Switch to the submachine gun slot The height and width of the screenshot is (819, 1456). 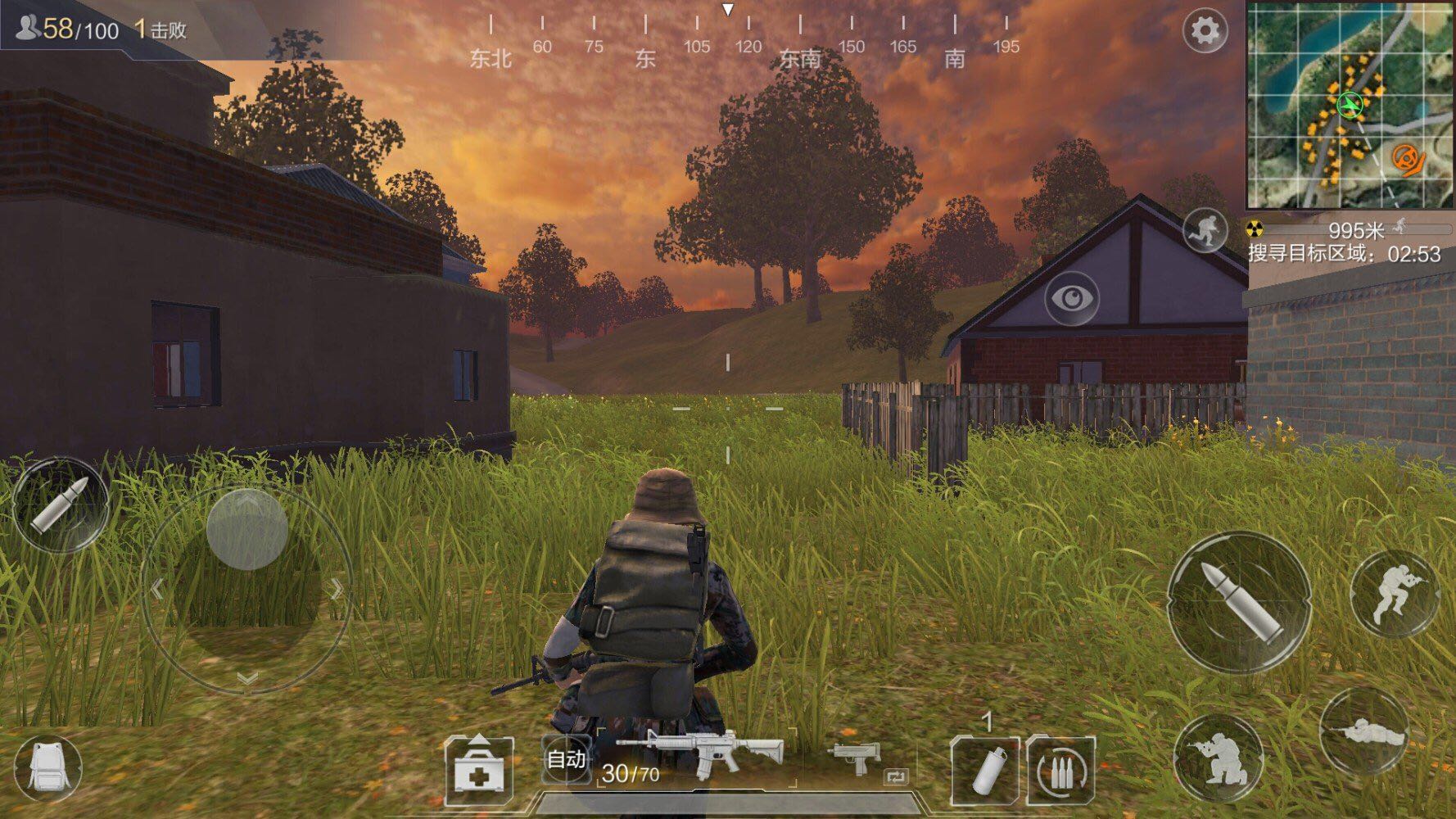pos(856,758)
